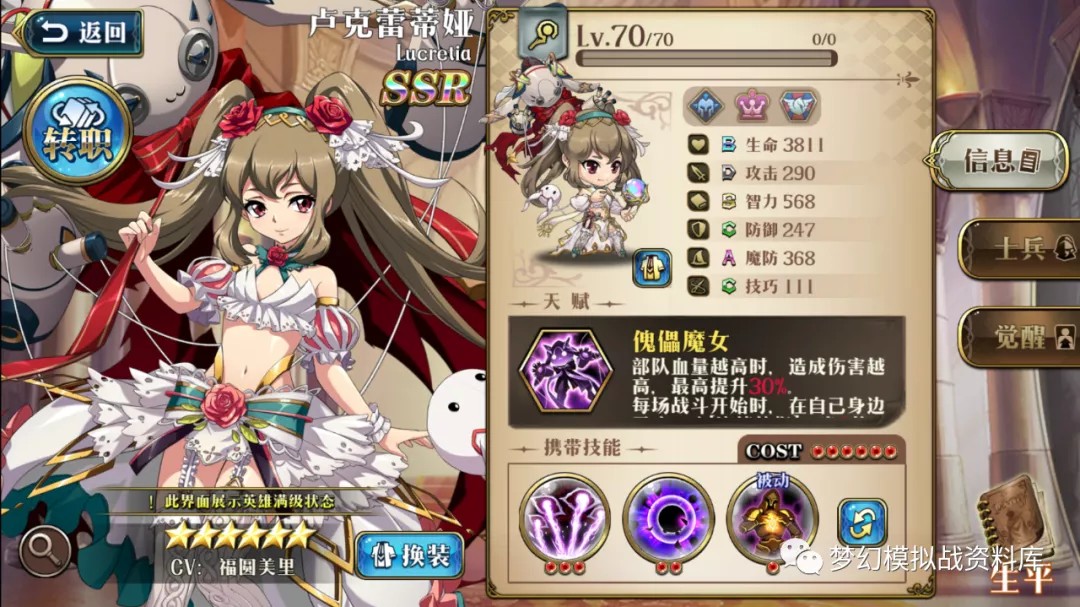Viewport: 1080px width, 607px height.
Task: Switch to the 觉醒 awakening tab
Action: pos(1018,336)
